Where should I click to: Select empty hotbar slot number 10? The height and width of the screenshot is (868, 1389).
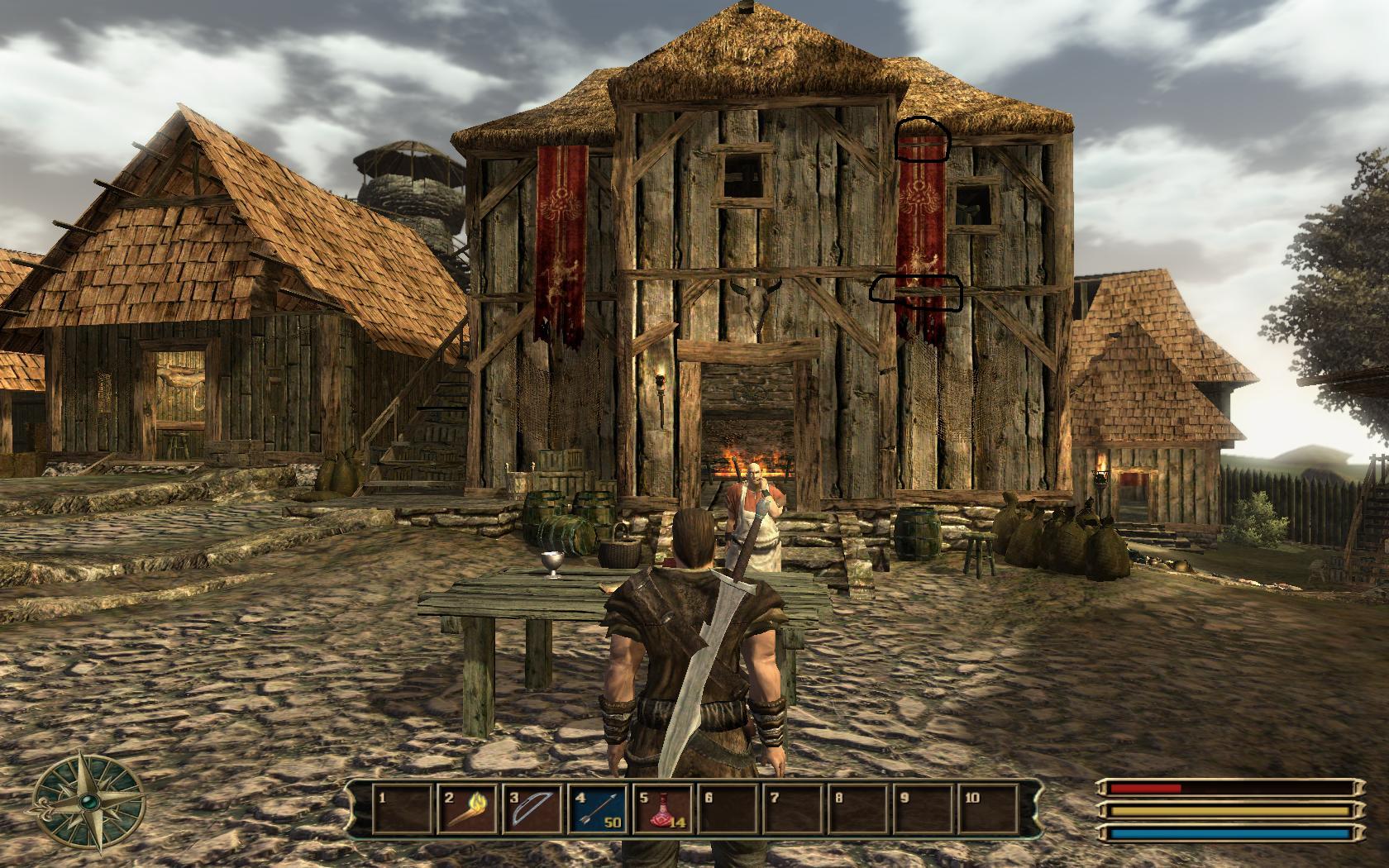[986, 808]
